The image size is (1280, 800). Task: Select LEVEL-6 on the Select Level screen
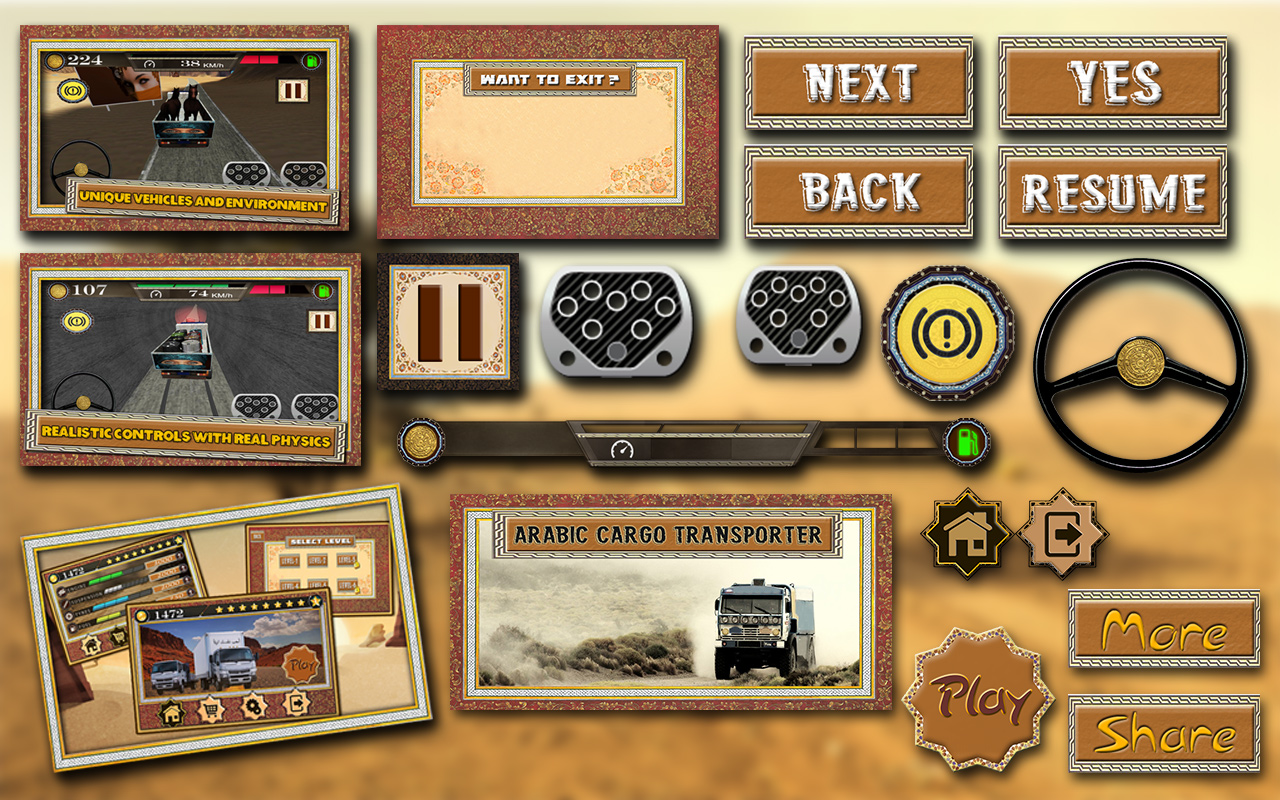347,585
